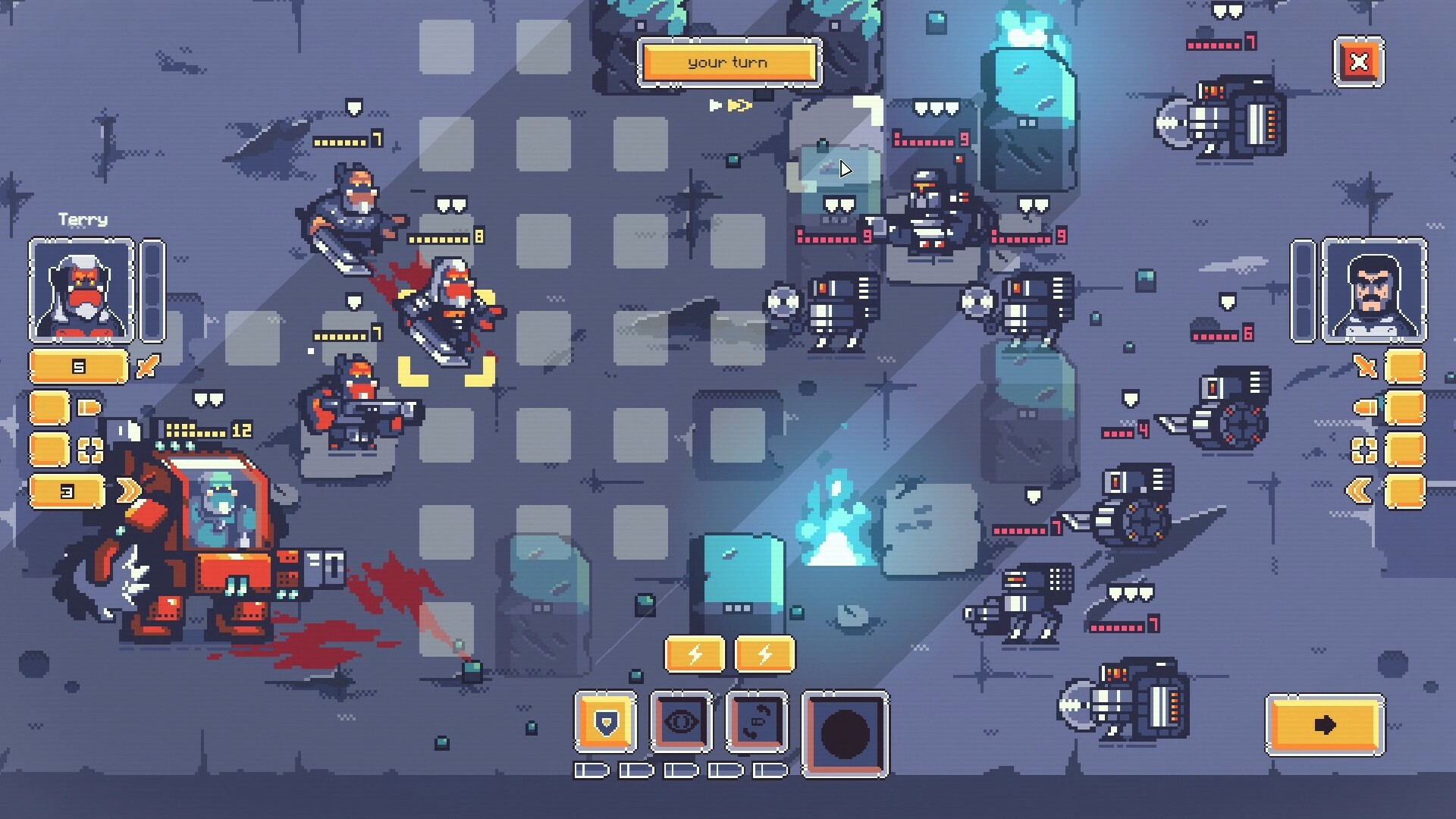Click the crosshair stat icon on the right panel

(x=1363, y=450)
